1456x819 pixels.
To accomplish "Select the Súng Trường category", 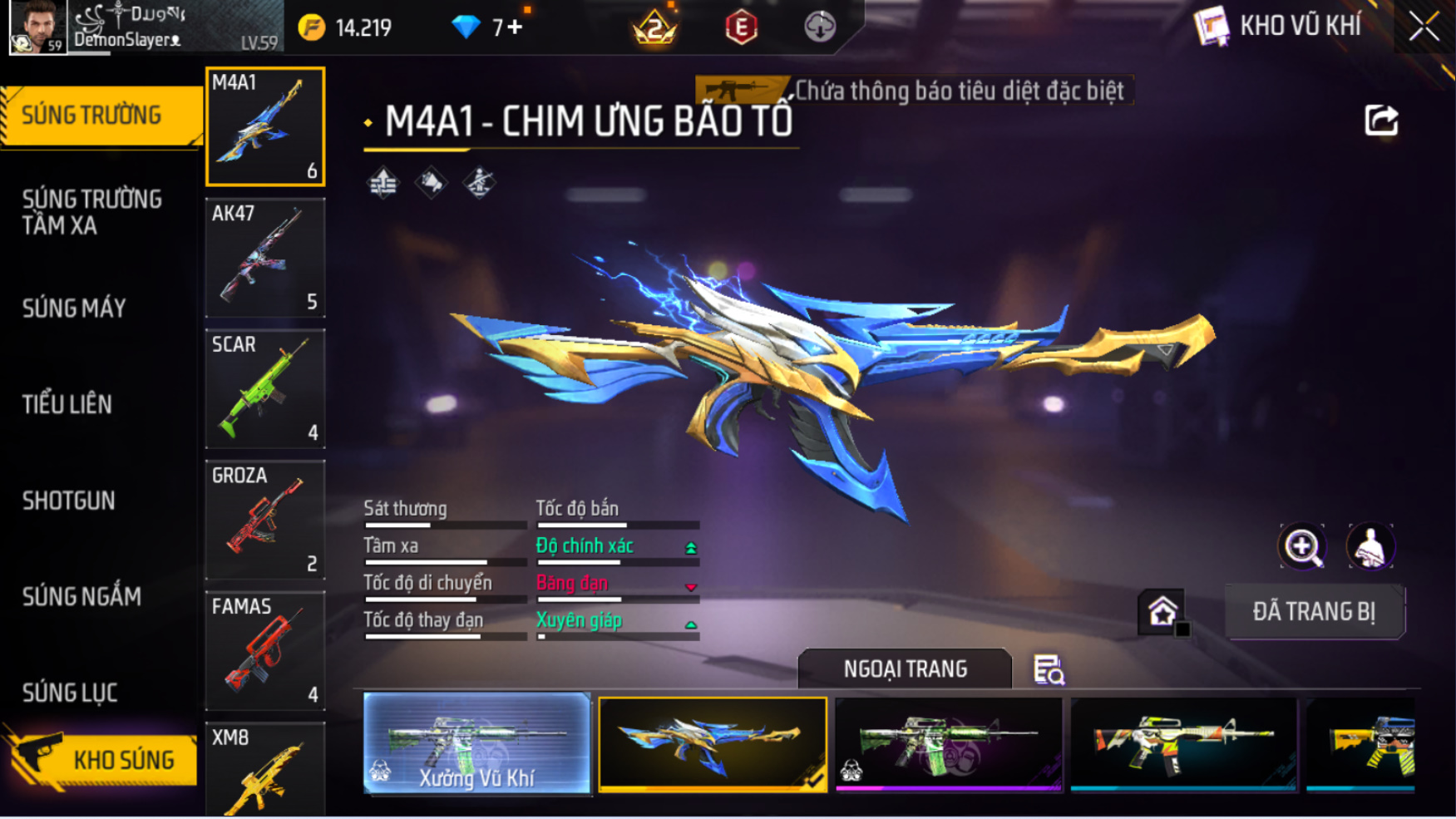I will point(92,115).
